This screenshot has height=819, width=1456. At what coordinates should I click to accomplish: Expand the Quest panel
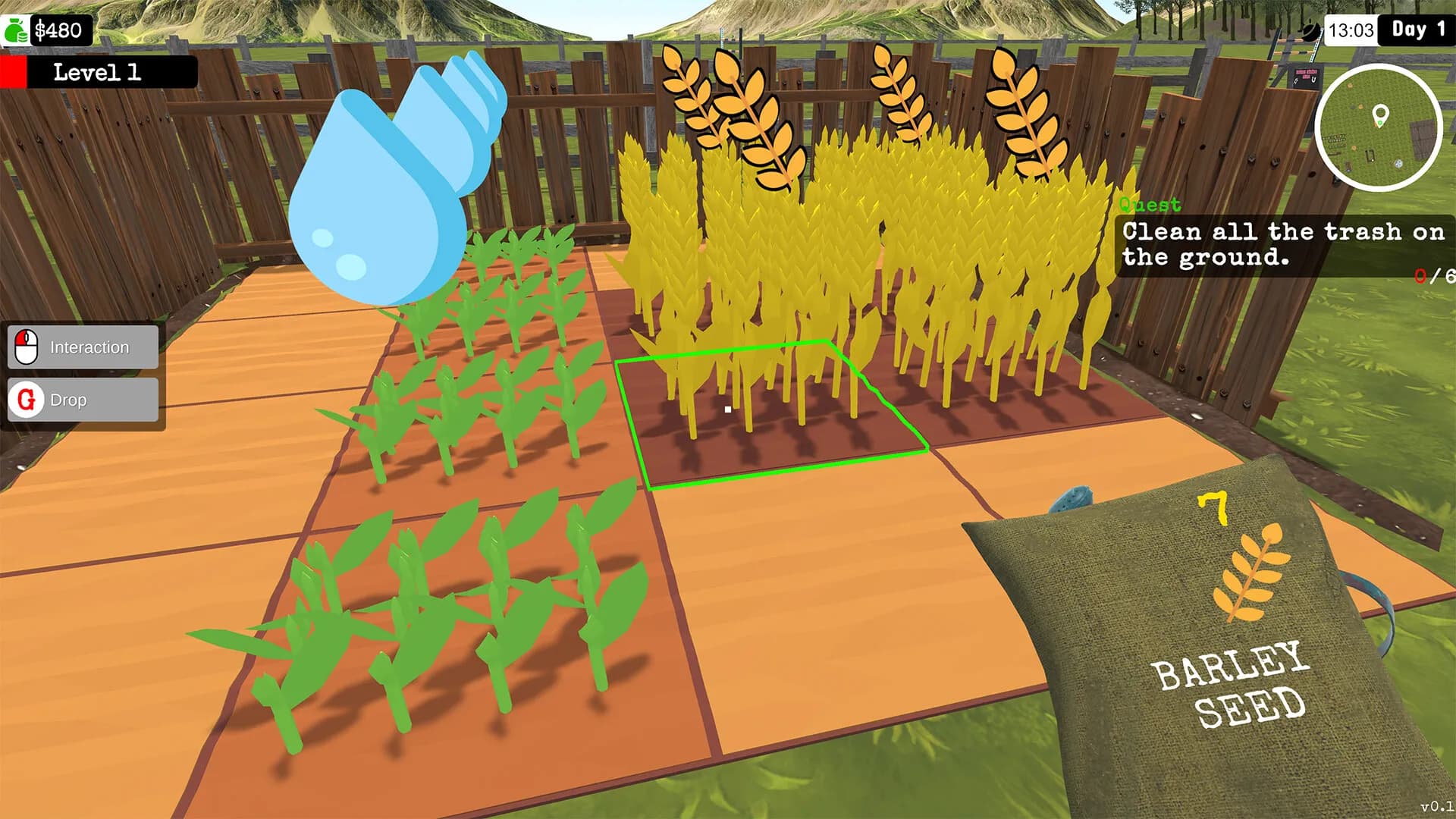[1150, 204]
